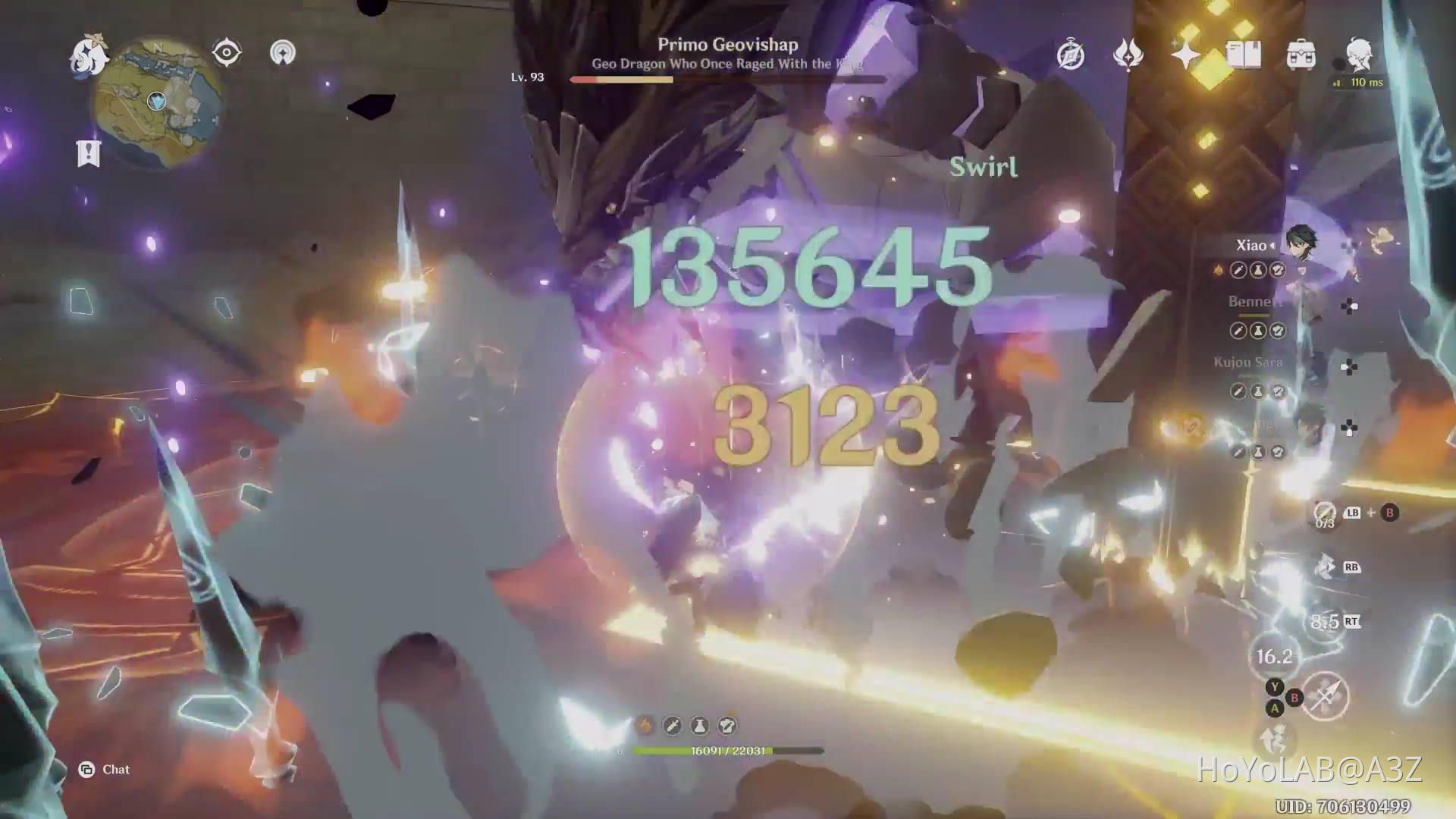Select the Chat icon
The height and width of the screenshot is (819, 1456).
point(89,769)
